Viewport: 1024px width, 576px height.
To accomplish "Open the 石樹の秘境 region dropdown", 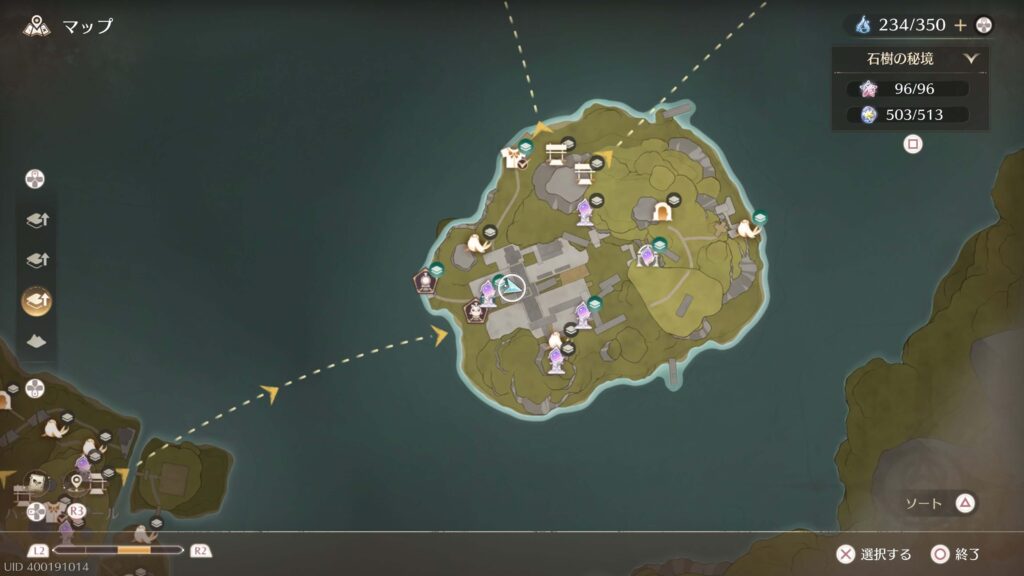I will [x=970, y=59].
